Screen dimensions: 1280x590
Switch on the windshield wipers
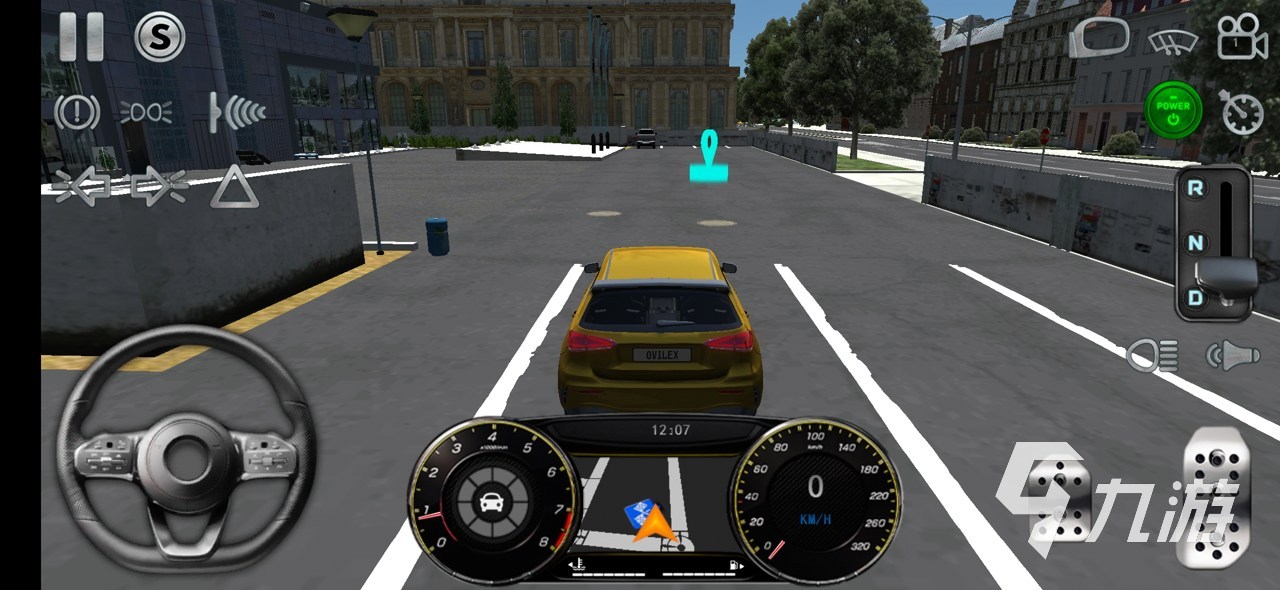1173,41
